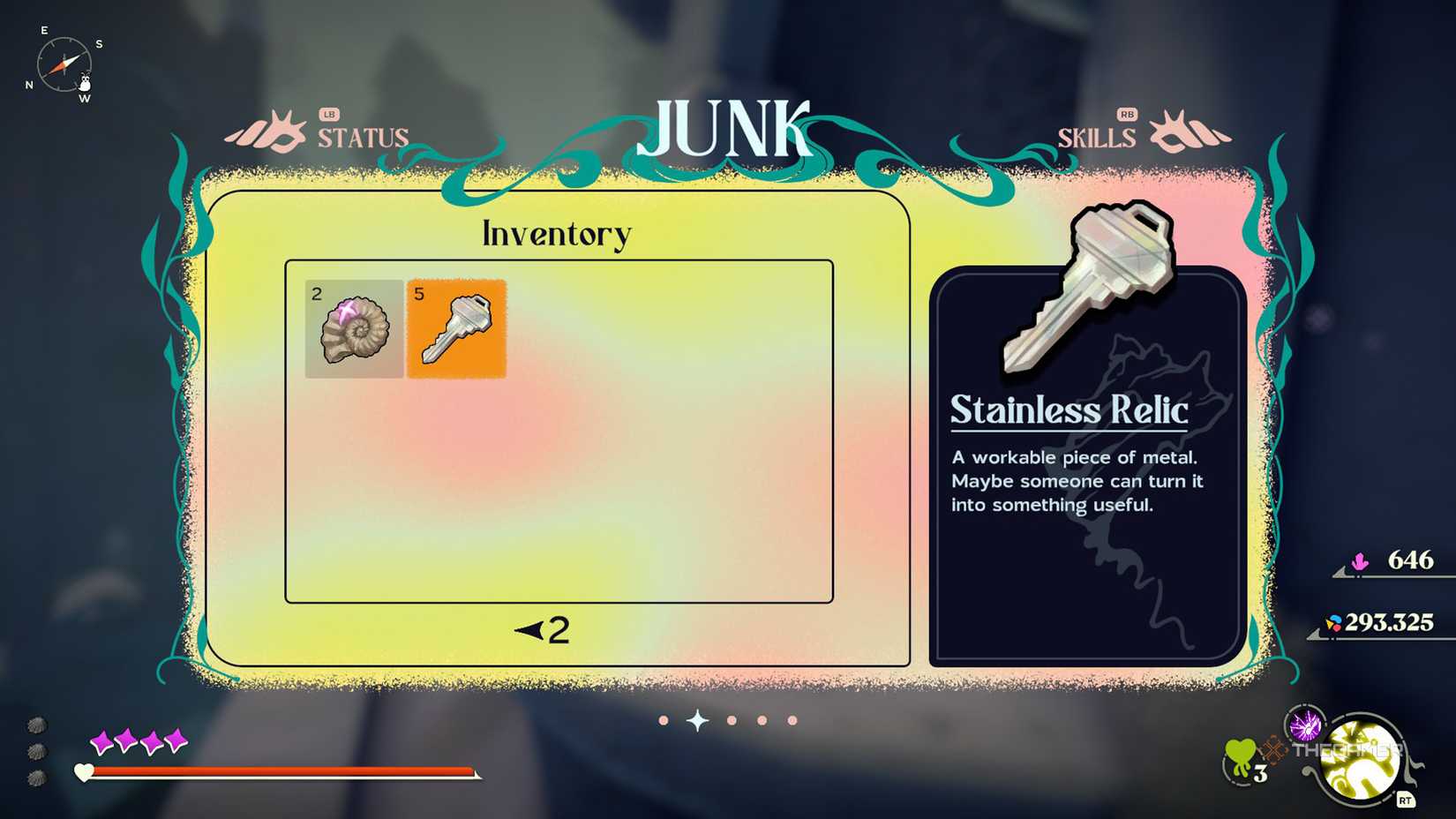Viewport: 1456px width, 819px height.
Task: Select the spiral shell item in inventory
Action: click(x=353, y=330)
